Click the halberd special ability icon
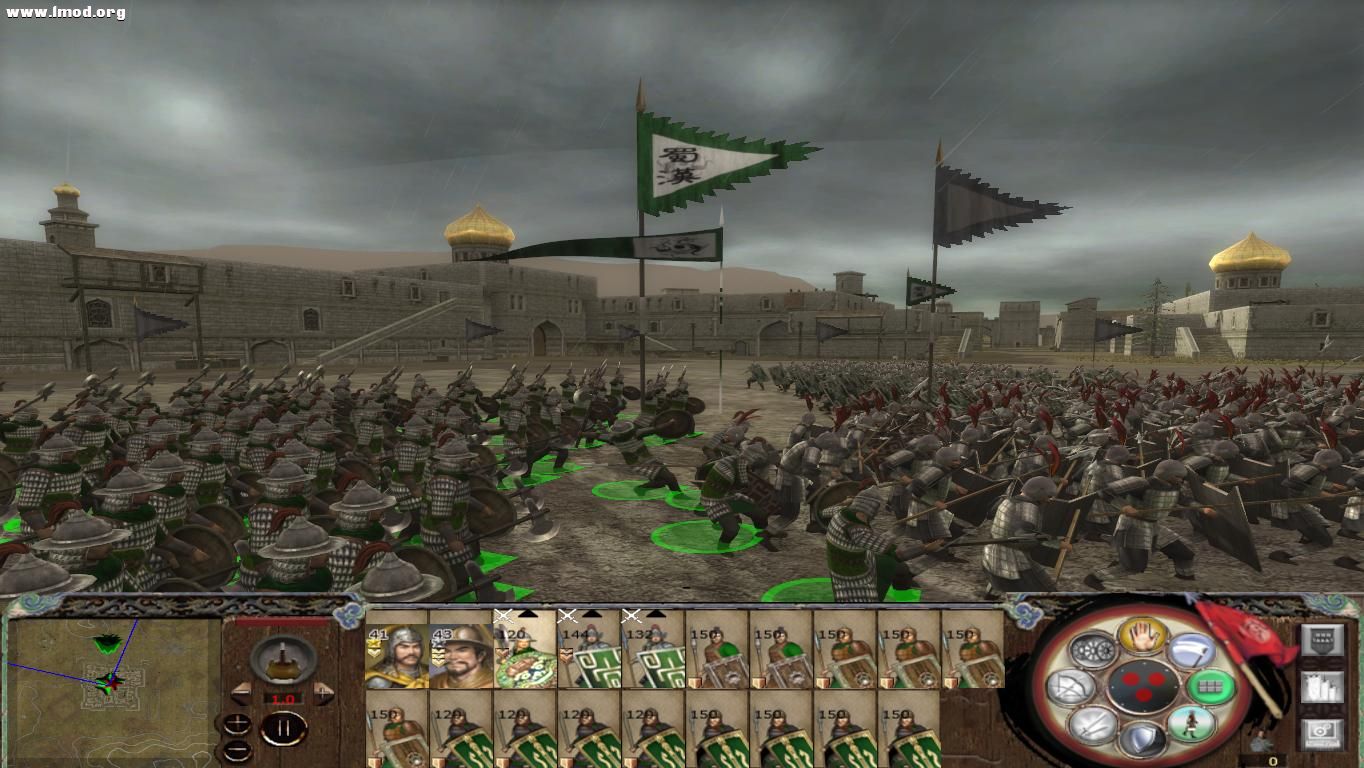This screenshot has width=1364, height=768. tap(1193, 651)
